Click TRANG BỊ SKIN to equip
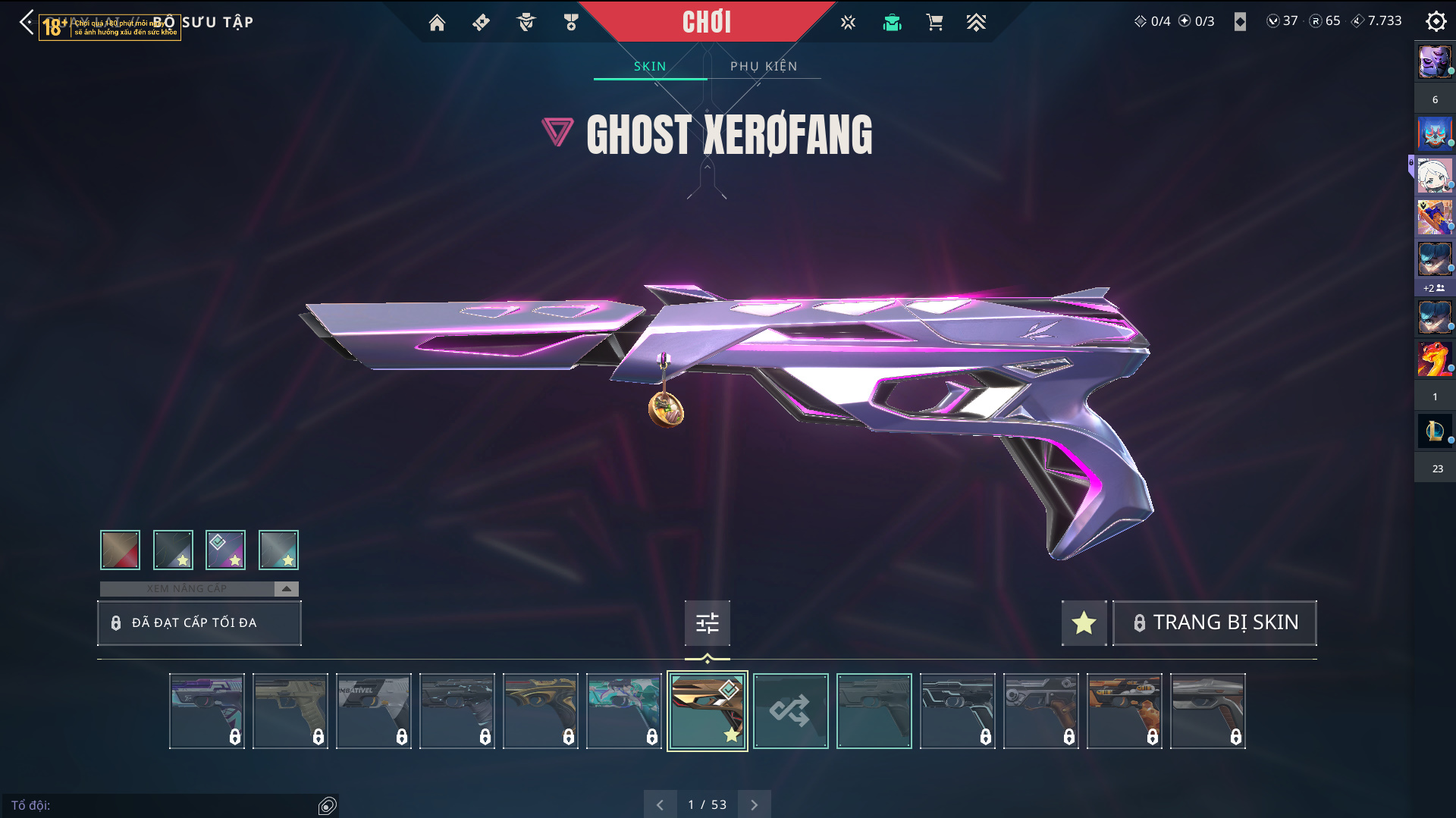This screenshot has height=818, width=1456. (1214, 622)
